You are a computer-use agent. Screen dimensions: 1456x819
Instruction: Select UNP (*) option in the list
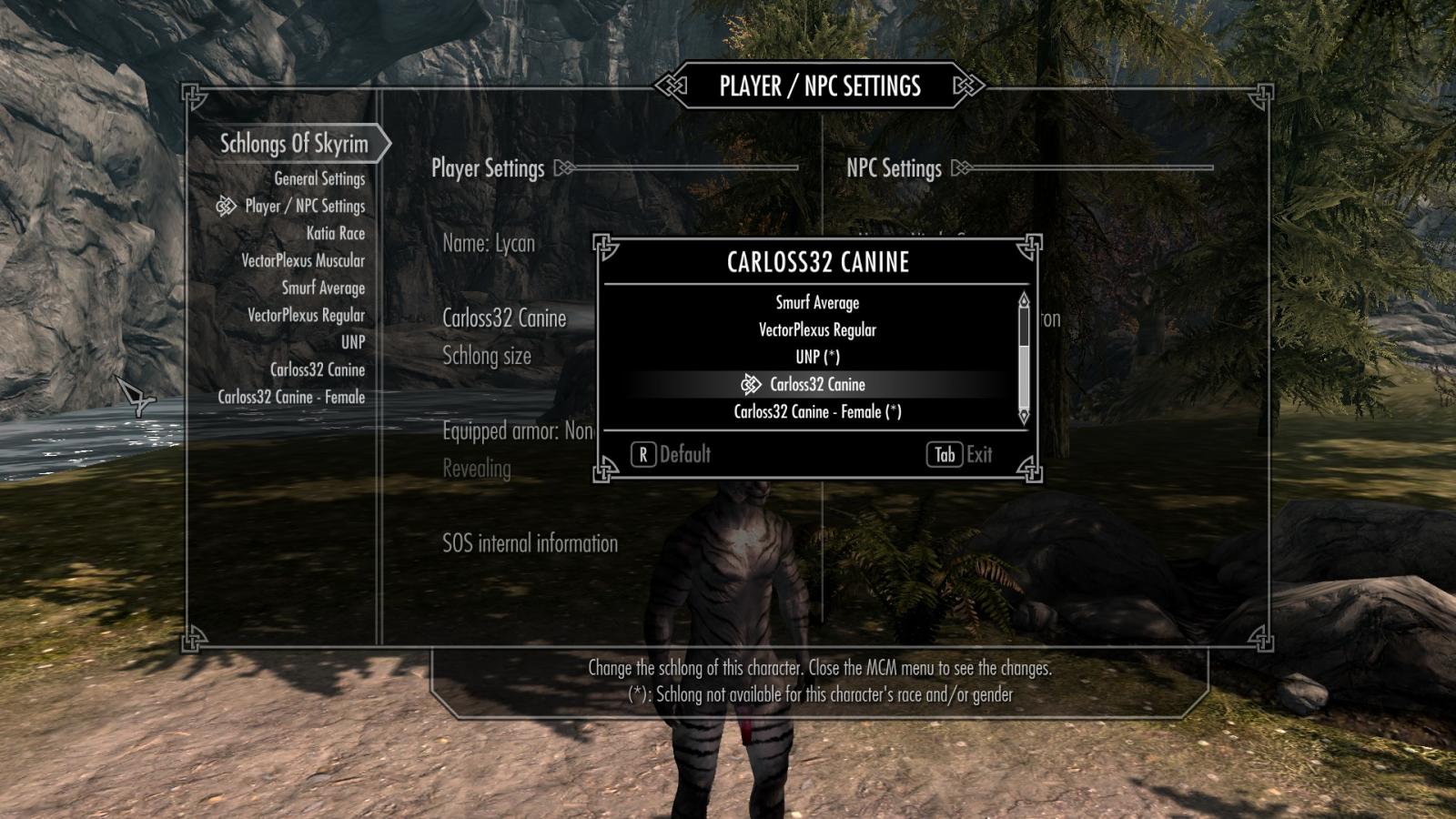click(816, 358)
